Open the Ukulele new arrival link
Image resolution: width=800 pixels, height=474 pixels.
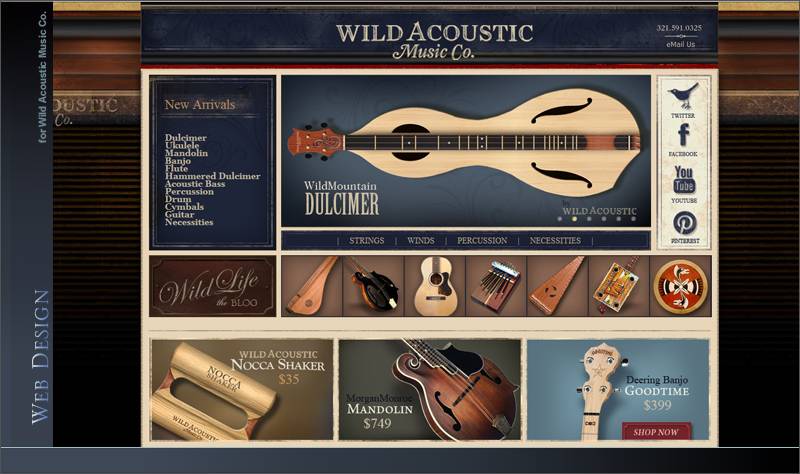point(182,146)
